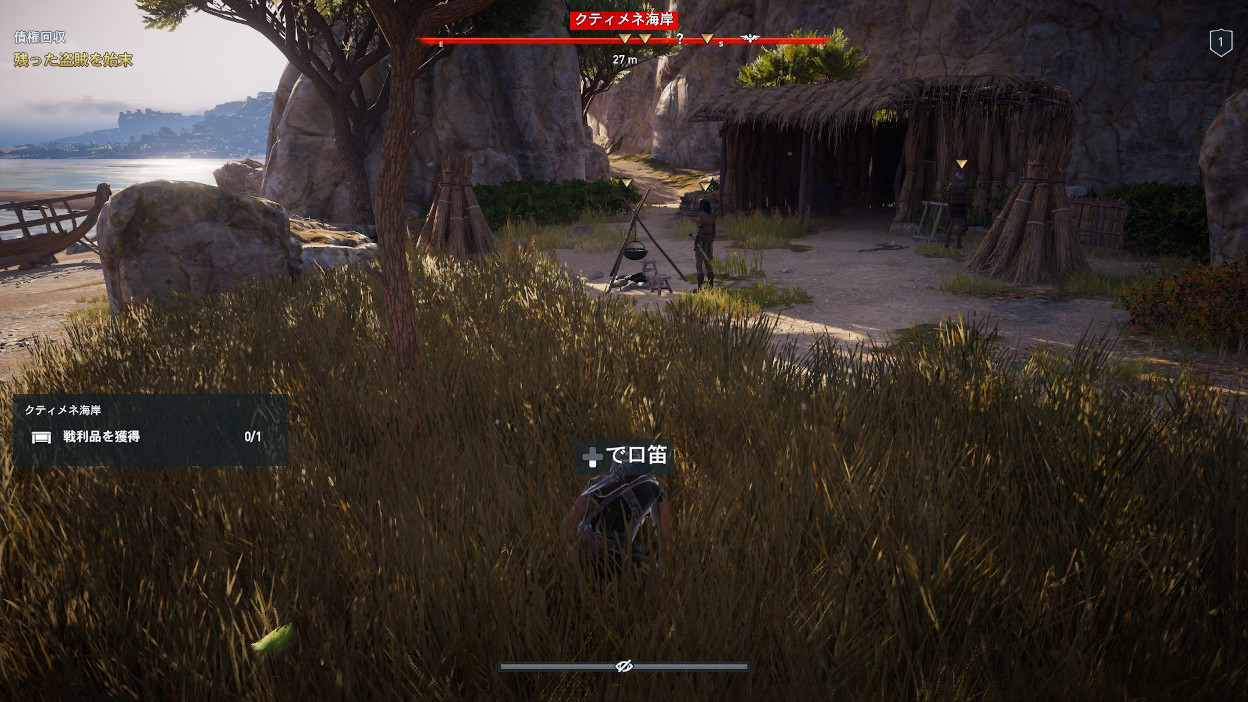Select the question mark compass marker
The image size is (1248, 702).
pos(680,39)
